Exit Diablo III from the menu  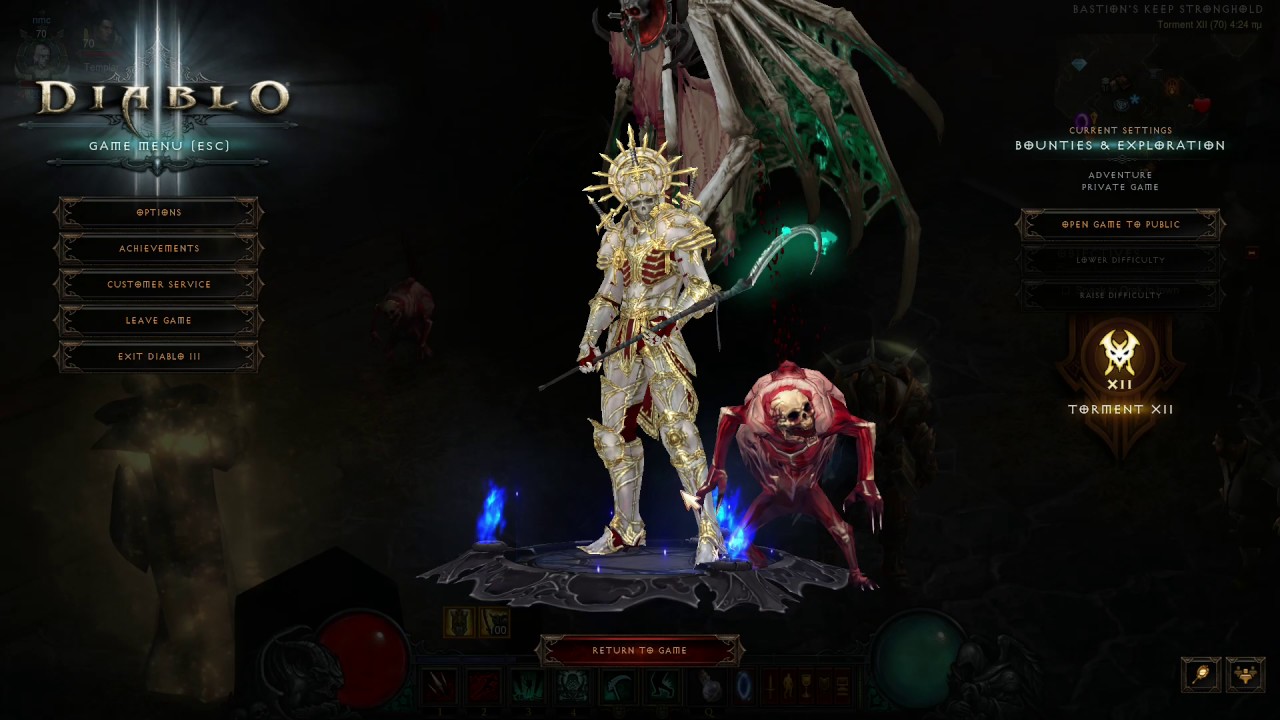click(159, 356)
